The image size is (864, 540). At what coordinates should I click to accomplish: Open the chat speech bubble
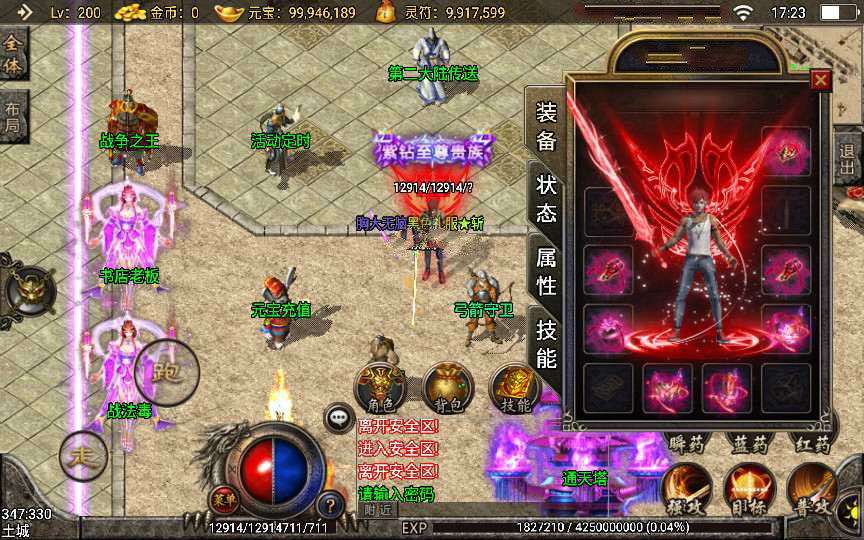tap(339, 419)
